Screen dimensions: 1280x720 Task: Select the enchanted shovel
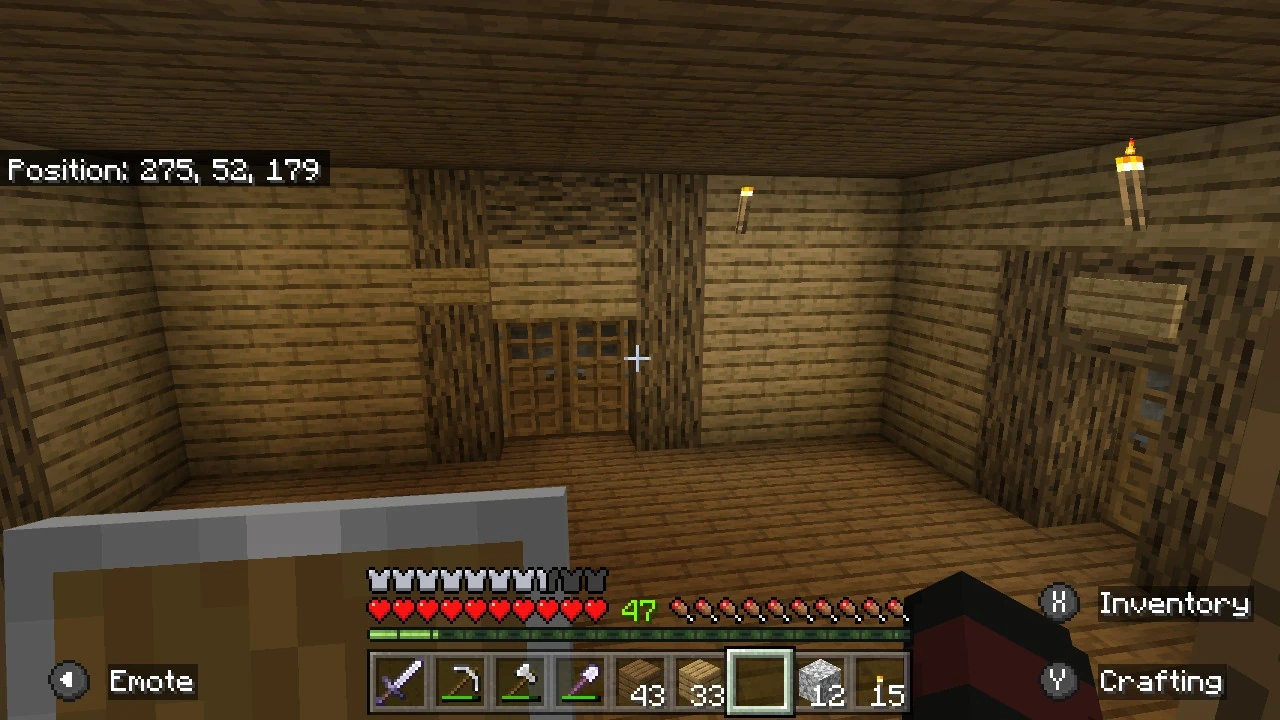(x=580, y=681)
